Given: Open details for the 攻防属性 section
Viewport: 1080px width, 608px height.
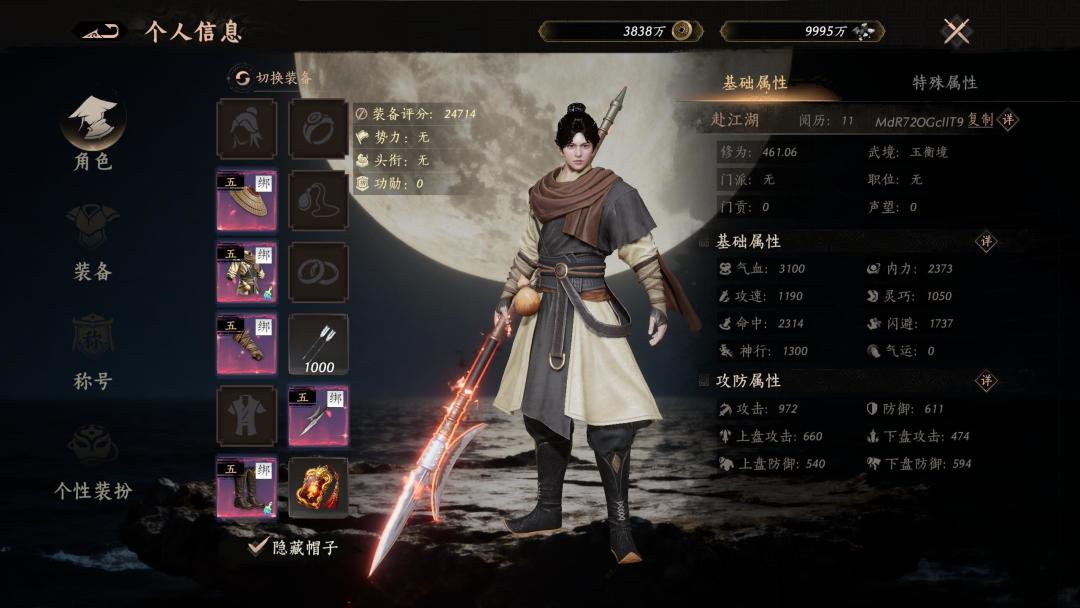Looking at the screenshot, I should (x=987, y=381).
